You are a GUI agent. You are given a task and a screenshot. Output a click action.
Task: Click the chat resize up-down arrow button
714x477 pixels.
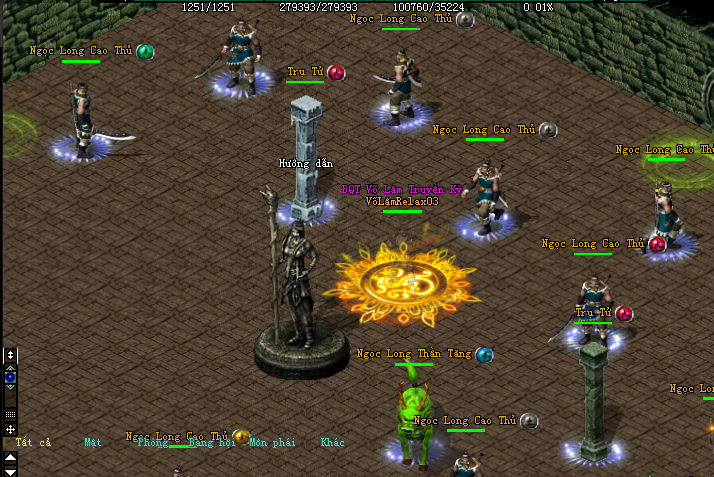pyautogui.click(x=10, y=355)
